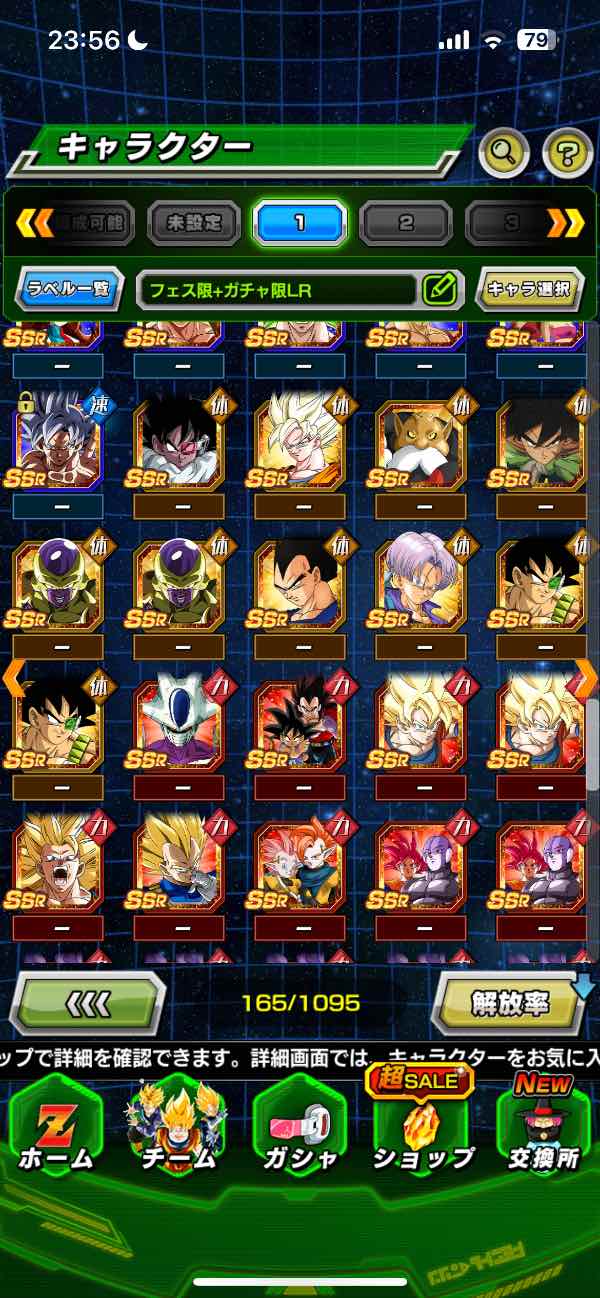Go back with the green arrow button

tap(87, 1003)
